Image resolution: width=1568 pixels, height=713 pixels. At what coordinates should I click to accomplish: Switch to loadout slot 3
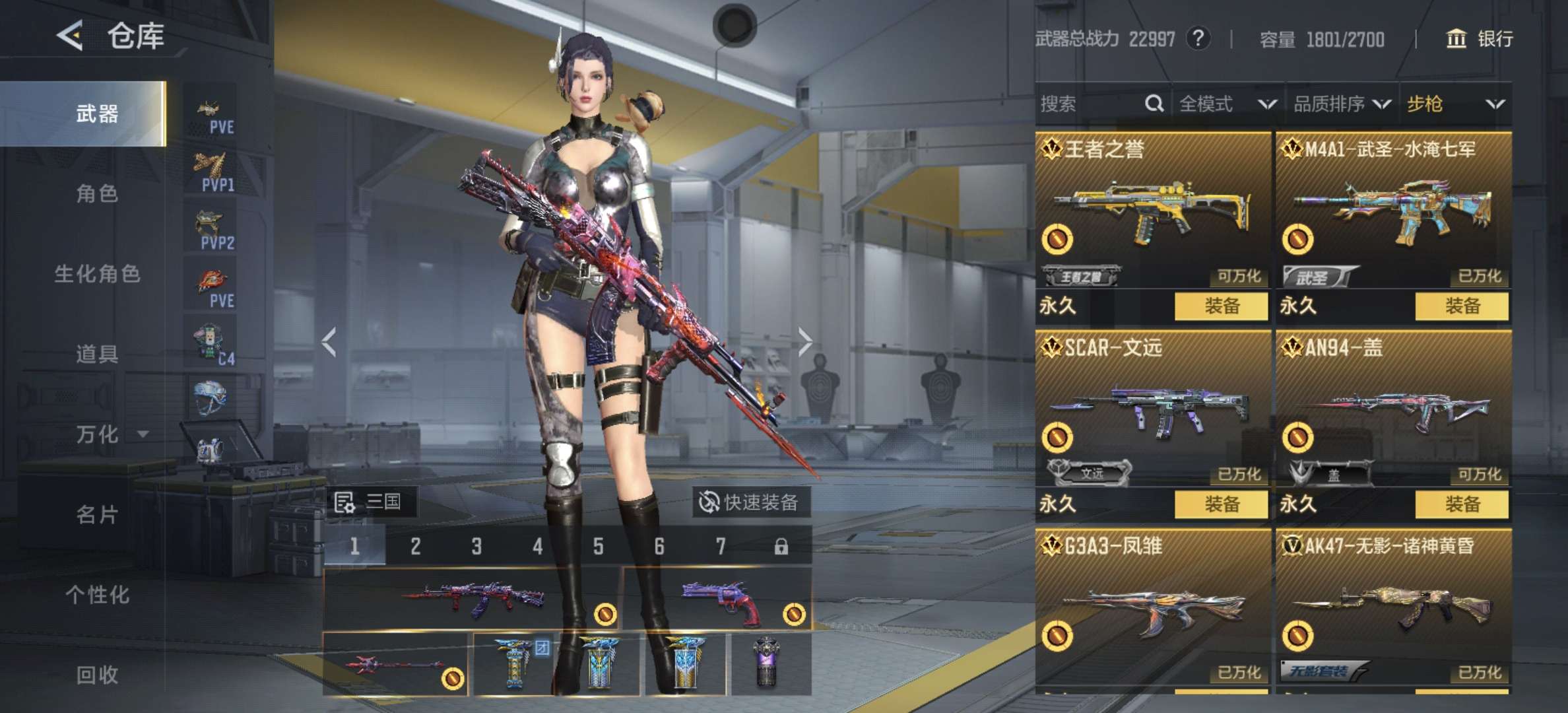(476, 547)
